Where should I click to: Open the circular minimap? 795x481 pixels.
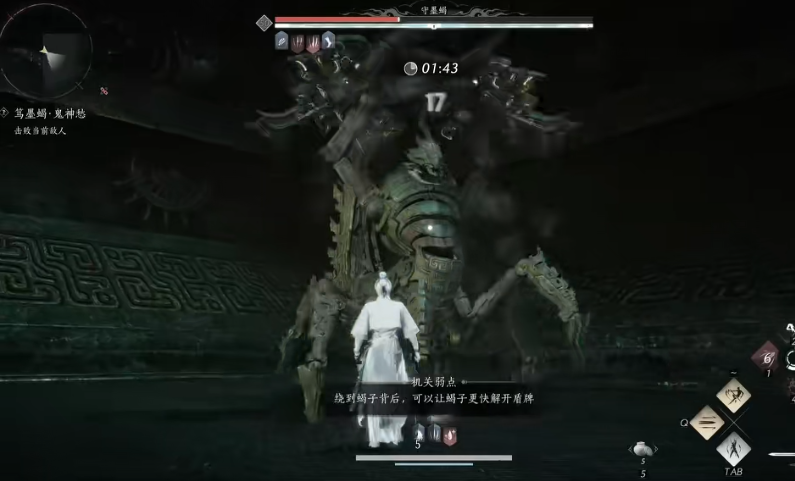pos(48,50)
